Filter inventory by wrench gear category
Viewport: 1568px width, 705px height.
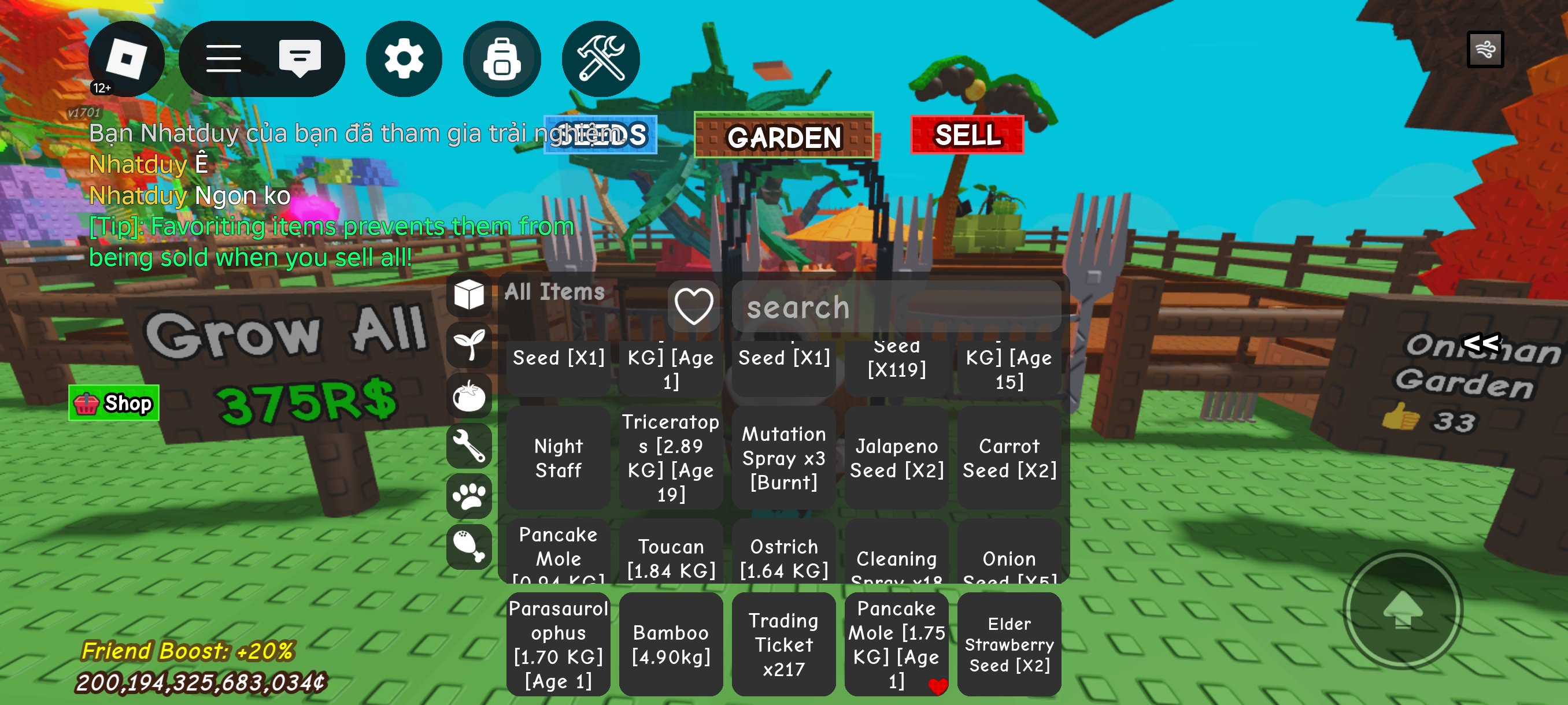click(469, 446)
